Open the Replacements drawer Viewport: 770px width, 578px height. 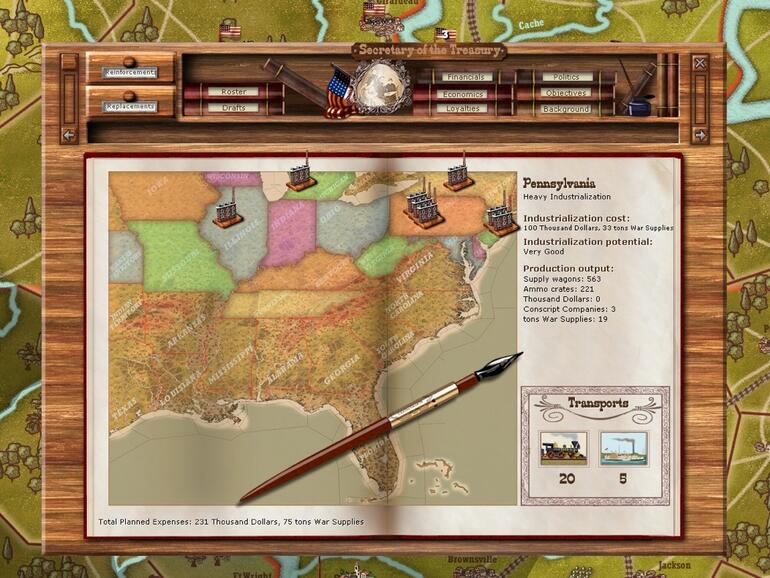(130, 105)
